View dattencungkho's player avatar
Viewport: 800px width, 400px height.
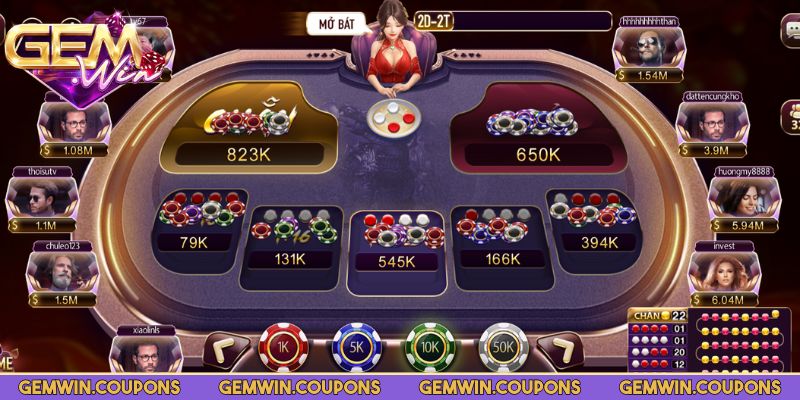[711, 121]
